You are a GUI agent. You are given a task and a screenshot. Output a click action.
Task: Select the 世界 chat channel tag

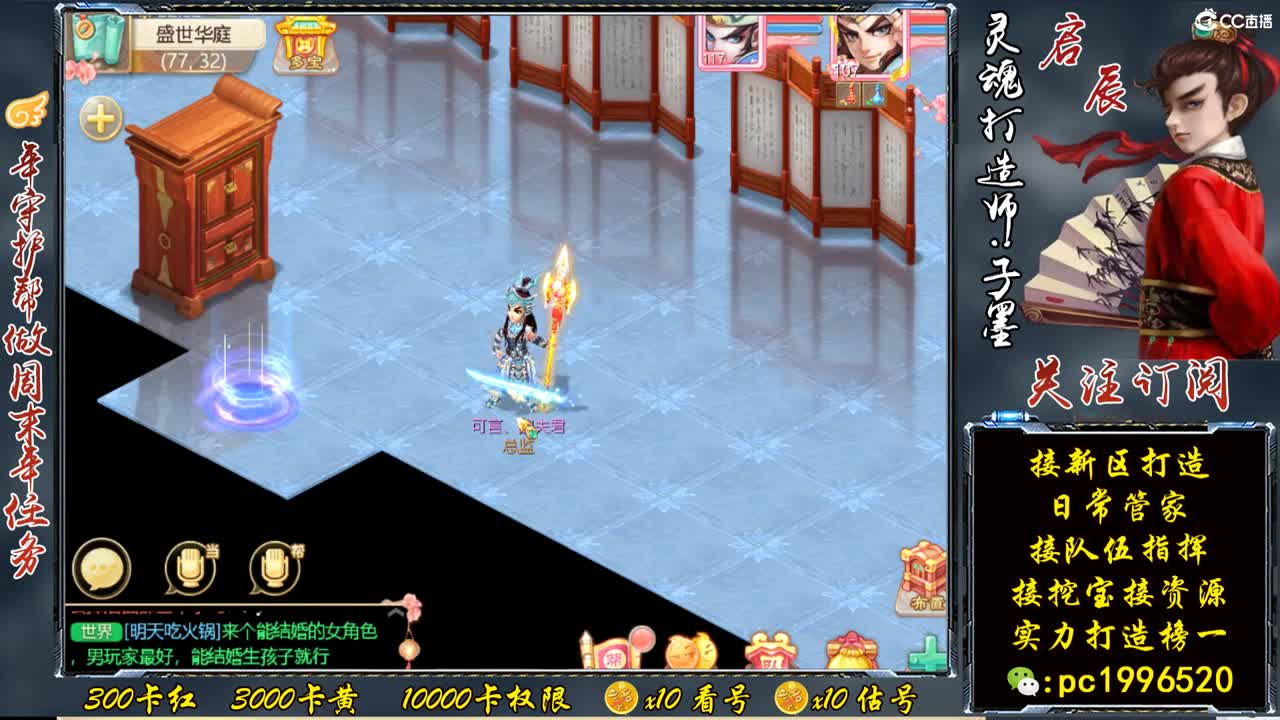(96, 631)
